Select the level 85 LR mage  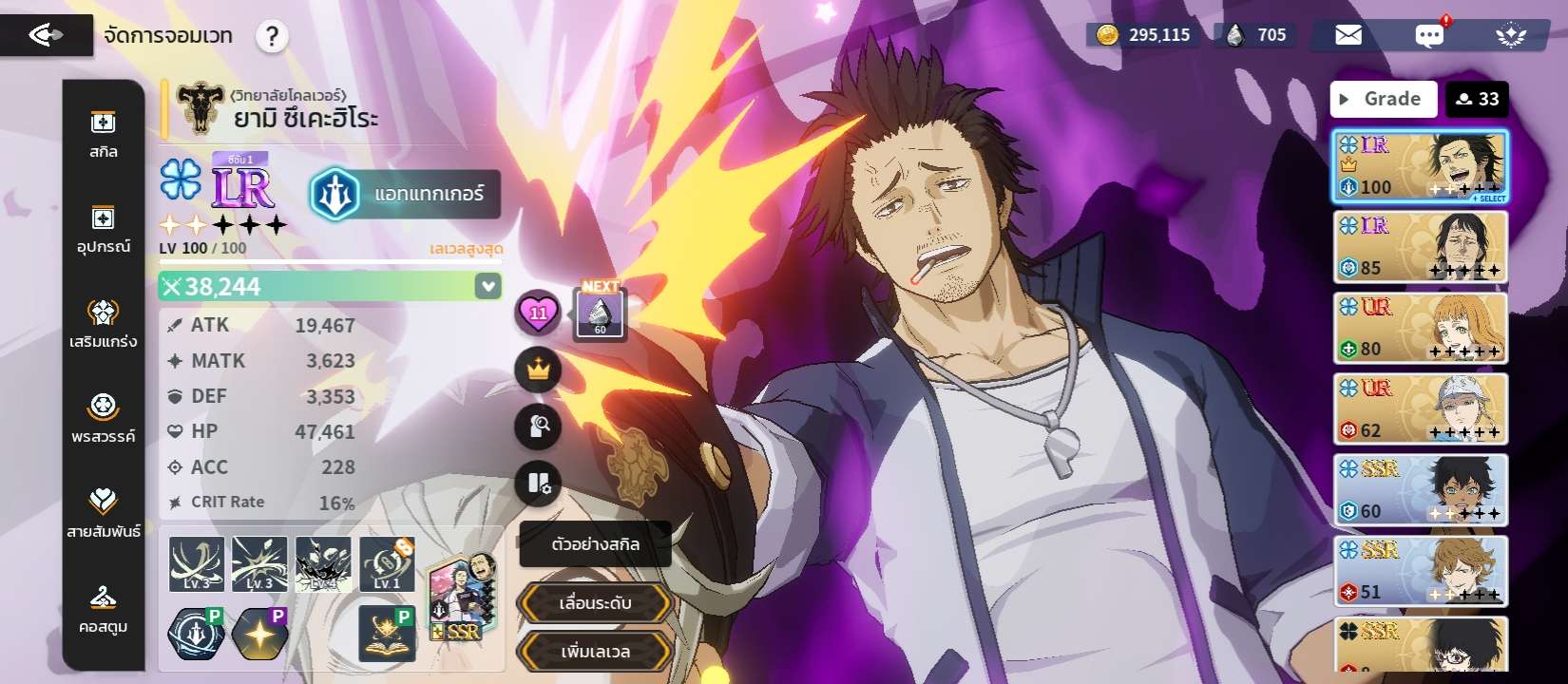(1420, 247)
